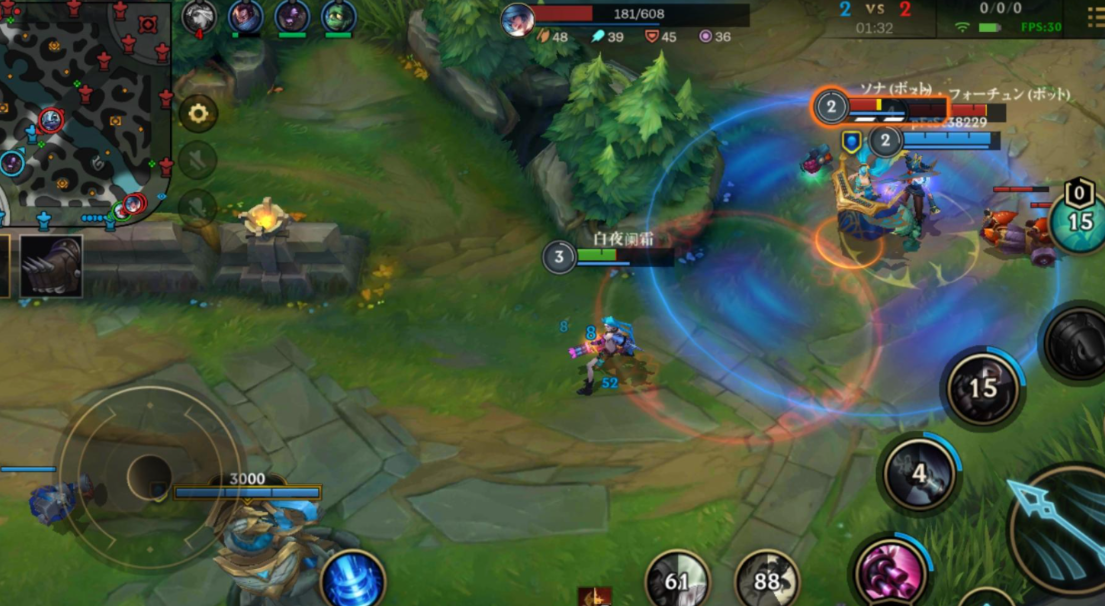Tap the virtual movement joystick
Image resolution: width=1105 pixels, height=606 pixels.
[x=149, y=476]
